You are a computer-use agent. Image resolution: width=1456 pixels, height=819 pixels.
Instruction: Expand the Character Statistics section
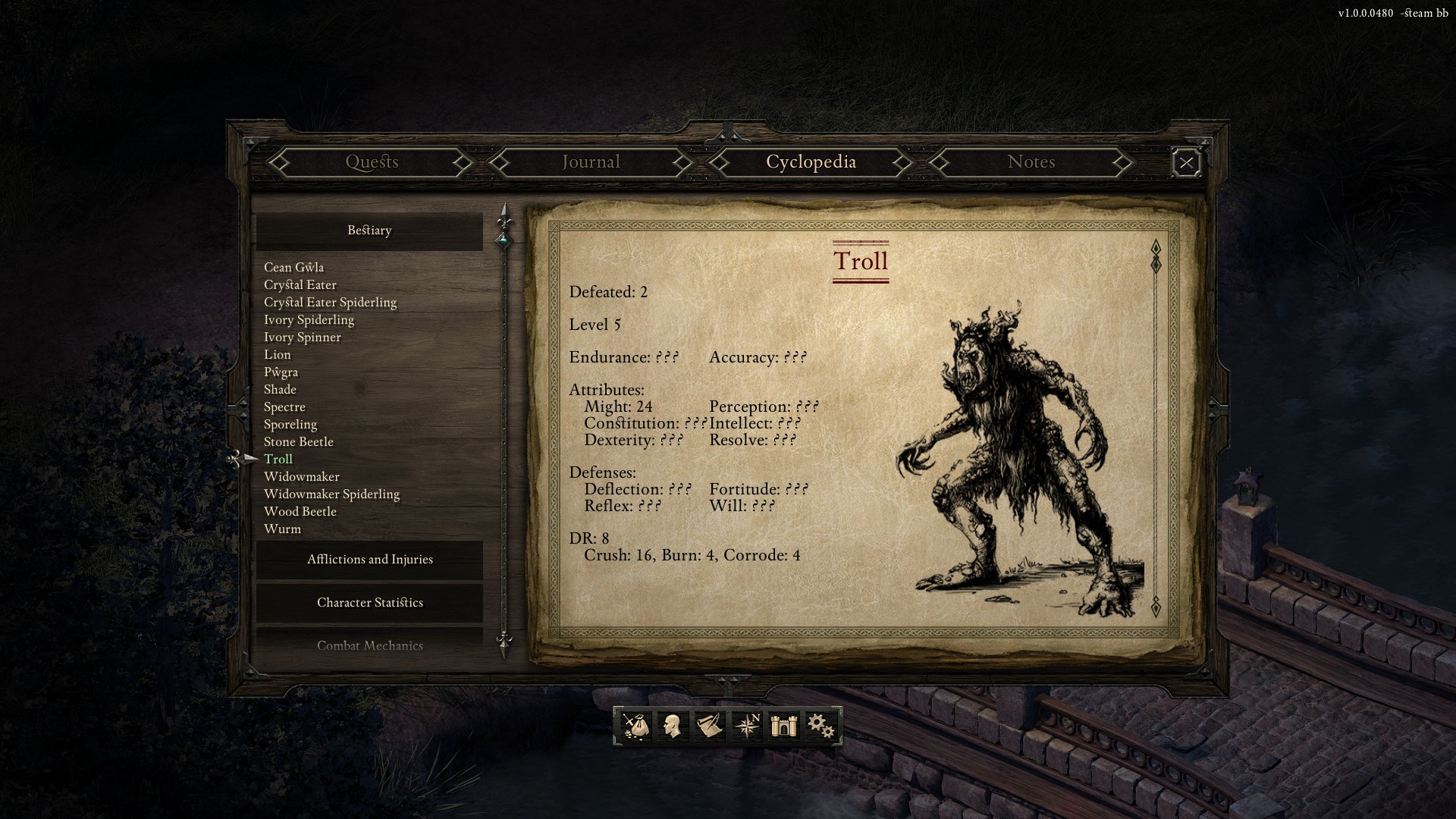pyautogui.click(x=369, y=603)
